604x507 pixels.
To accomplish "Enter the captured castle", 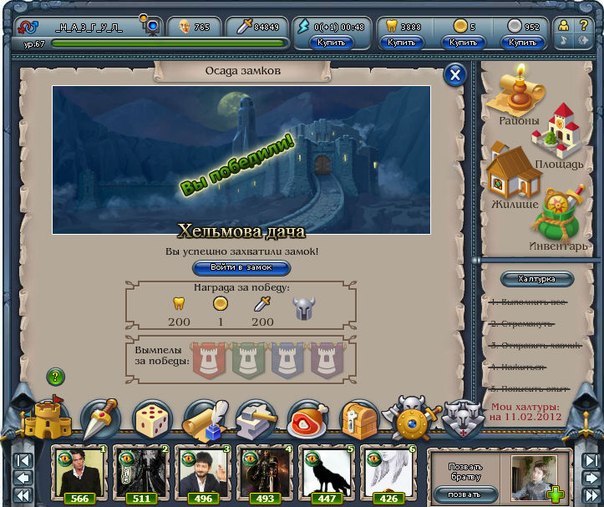I will click(241, 268).
